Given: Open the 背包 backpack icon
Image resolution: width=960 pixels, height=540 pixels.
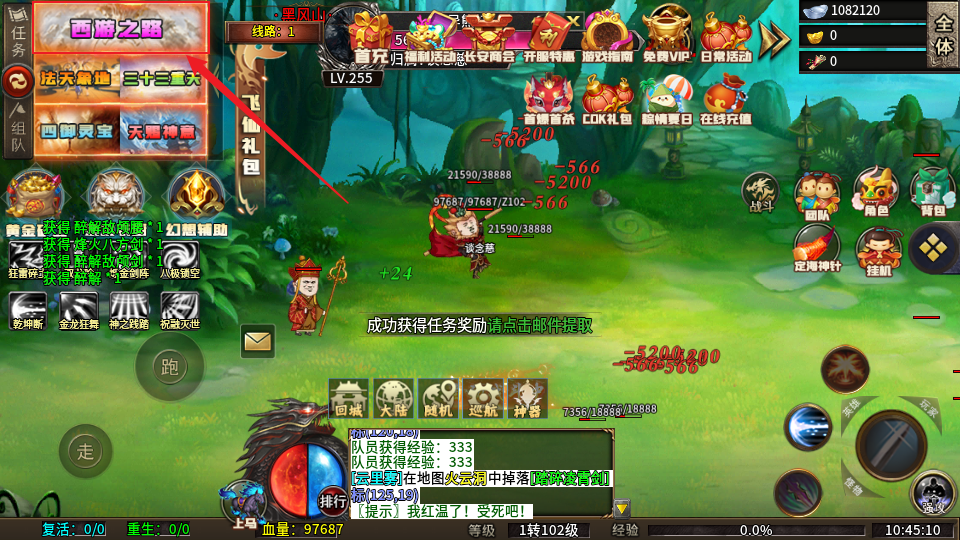Looking at the screenshot, I should [x=932, y=192].
